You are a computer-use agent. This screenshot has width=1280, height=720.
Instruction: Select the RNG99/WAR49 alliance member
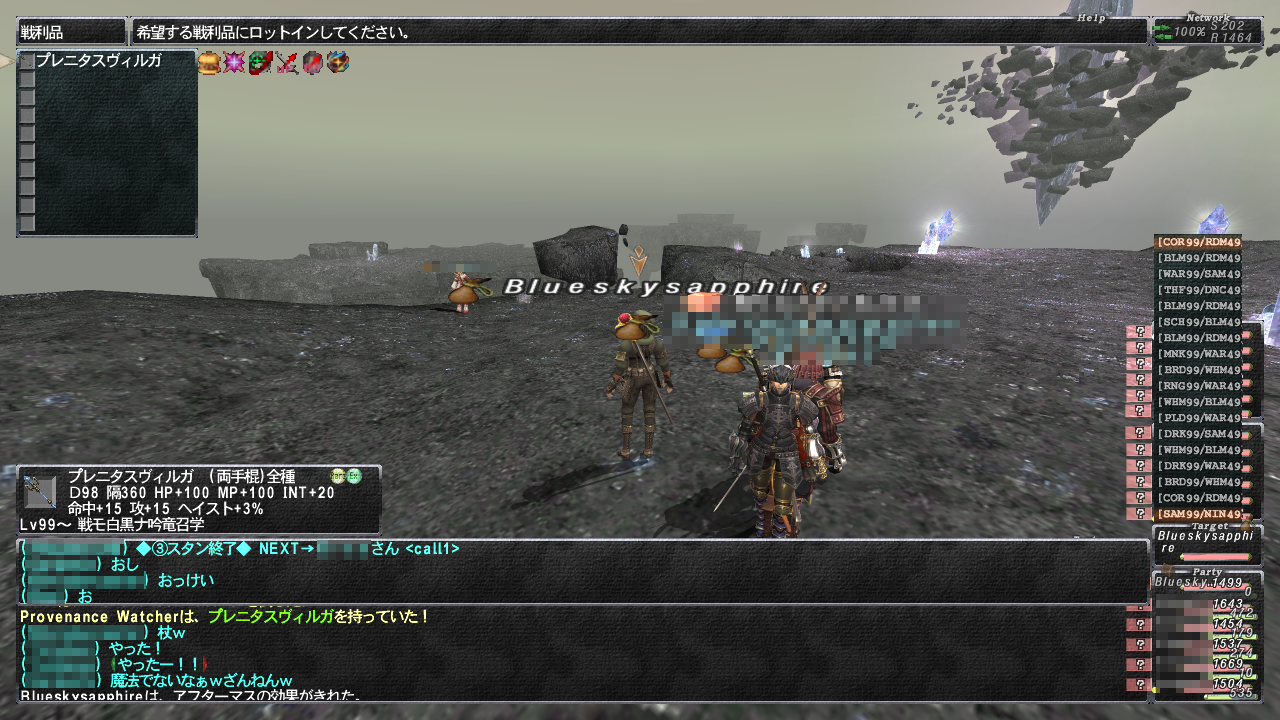(x=1199, y=386)
